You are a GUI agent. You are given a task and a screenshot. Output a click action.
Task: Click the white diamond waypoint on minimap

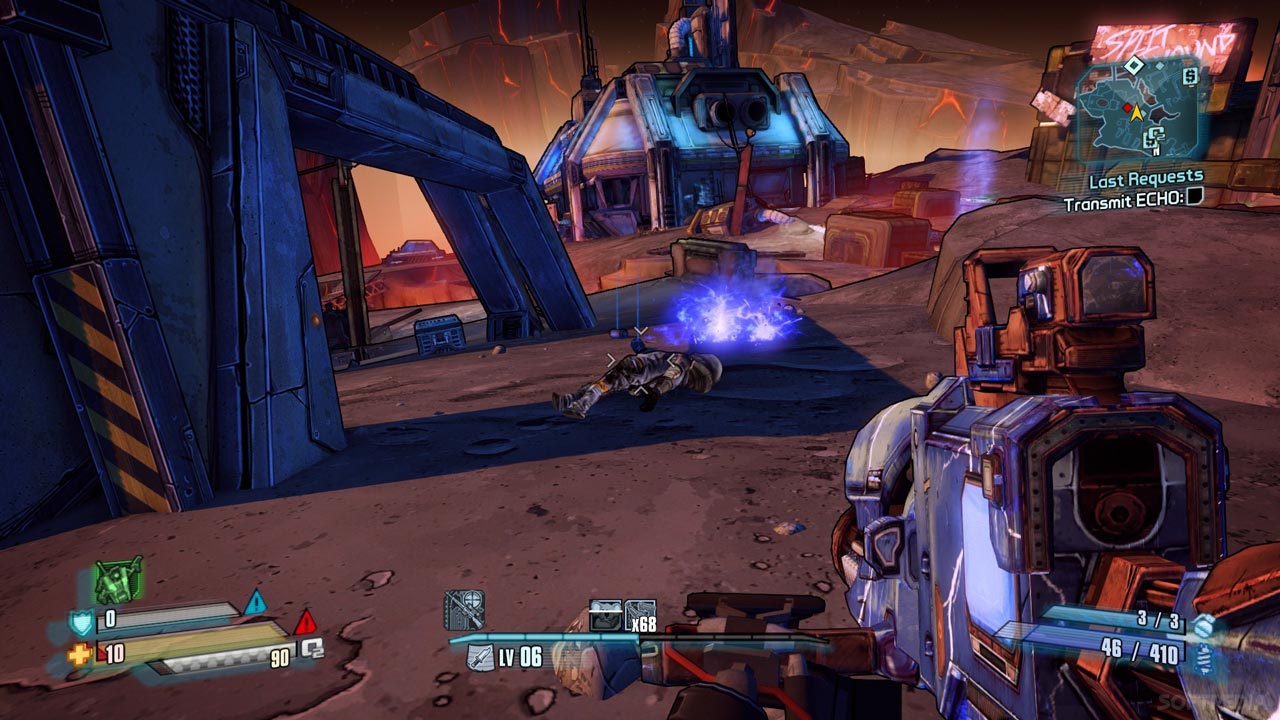[x=1132, y=65]
